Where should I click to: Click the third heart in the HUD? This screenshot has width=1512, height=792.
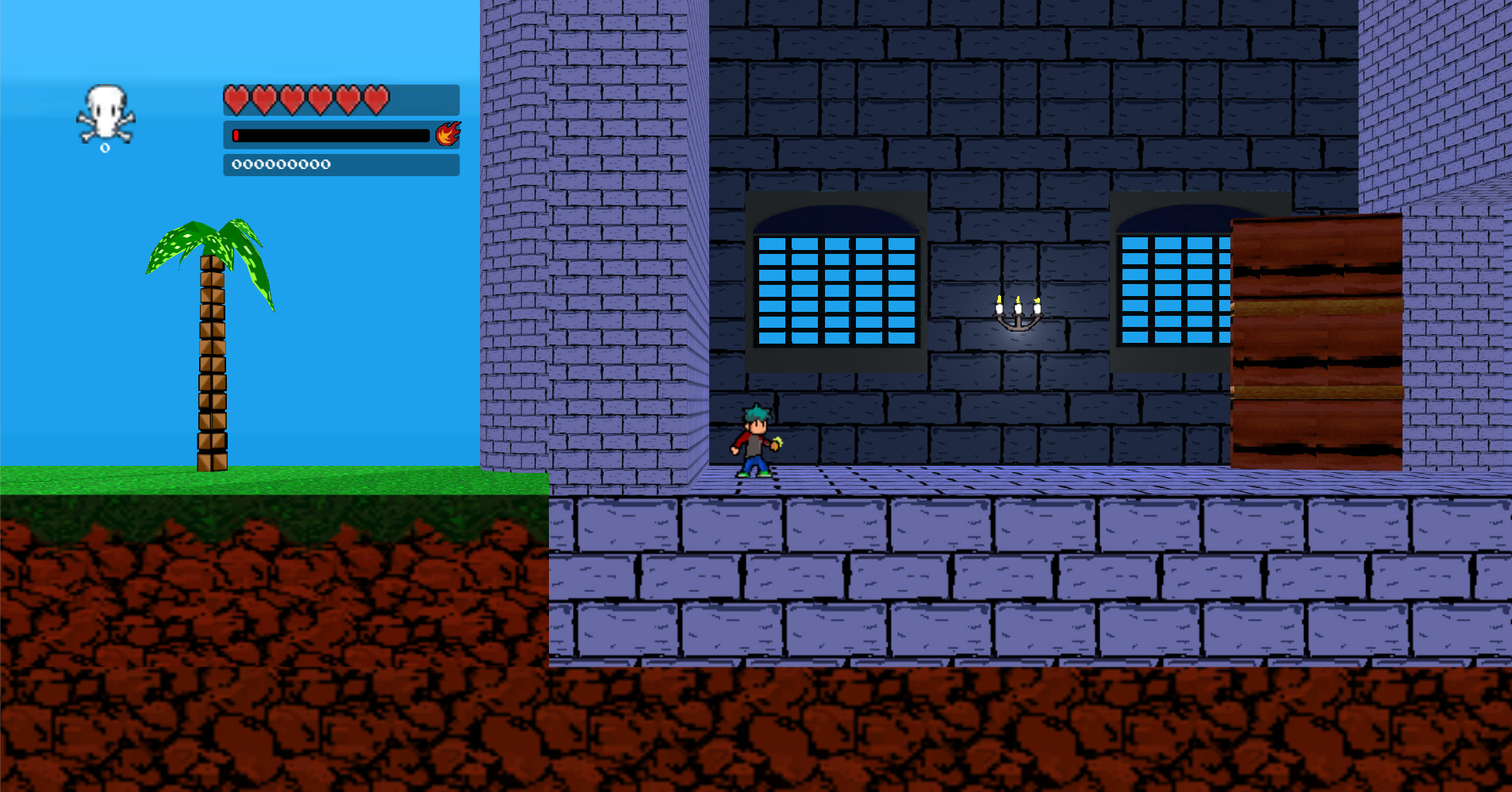(x=291, y=98)
